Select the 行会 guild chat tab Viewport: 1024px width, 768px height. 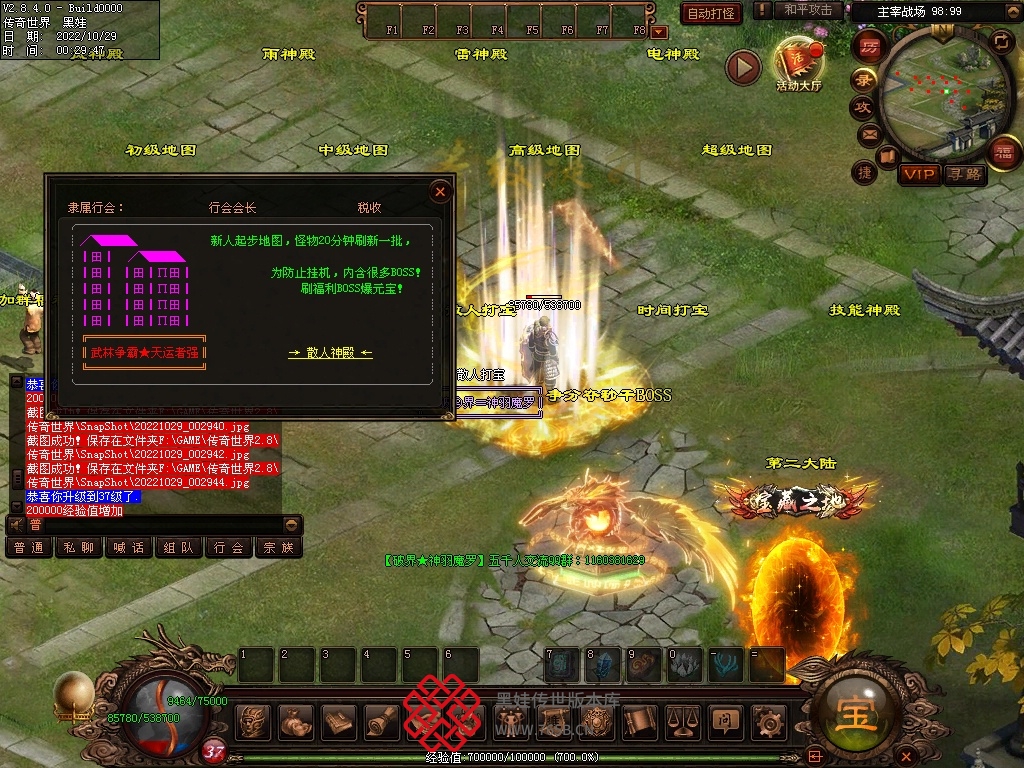[x=228, y=548]
